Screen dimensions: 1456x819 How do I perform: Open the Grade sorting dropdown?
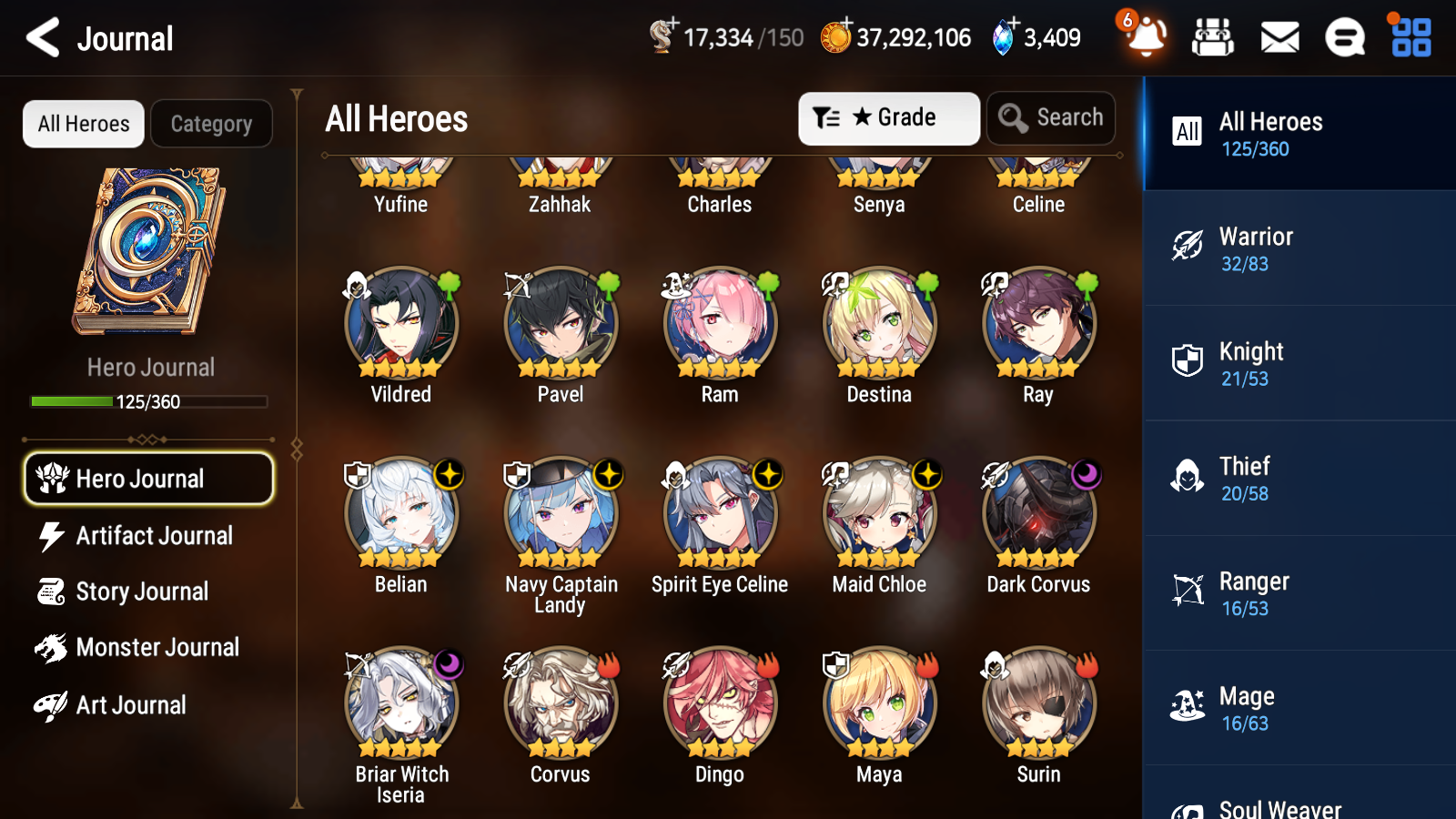coord(889,118)
